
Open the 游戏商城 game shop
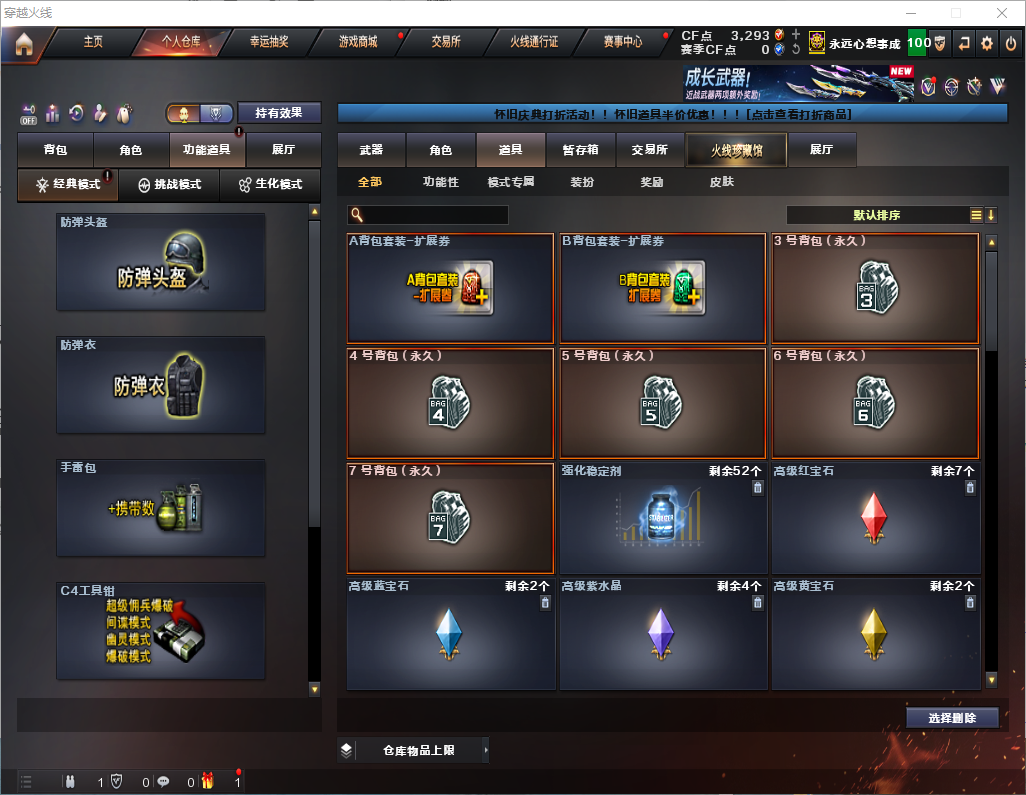point(358,43)
